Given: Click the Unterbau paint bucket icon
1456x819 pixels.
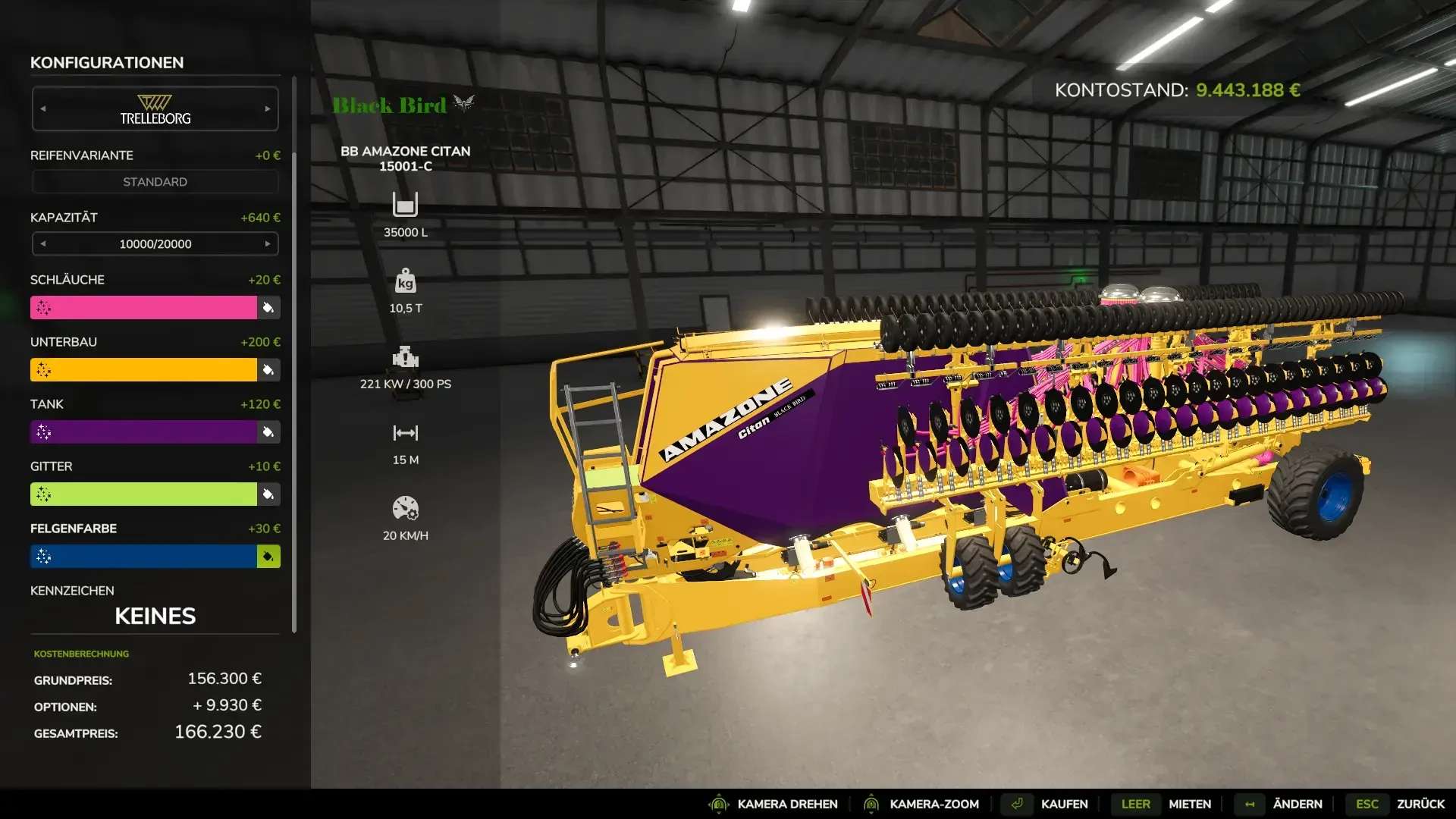Looking at the screenshot, I should (268, 370).
